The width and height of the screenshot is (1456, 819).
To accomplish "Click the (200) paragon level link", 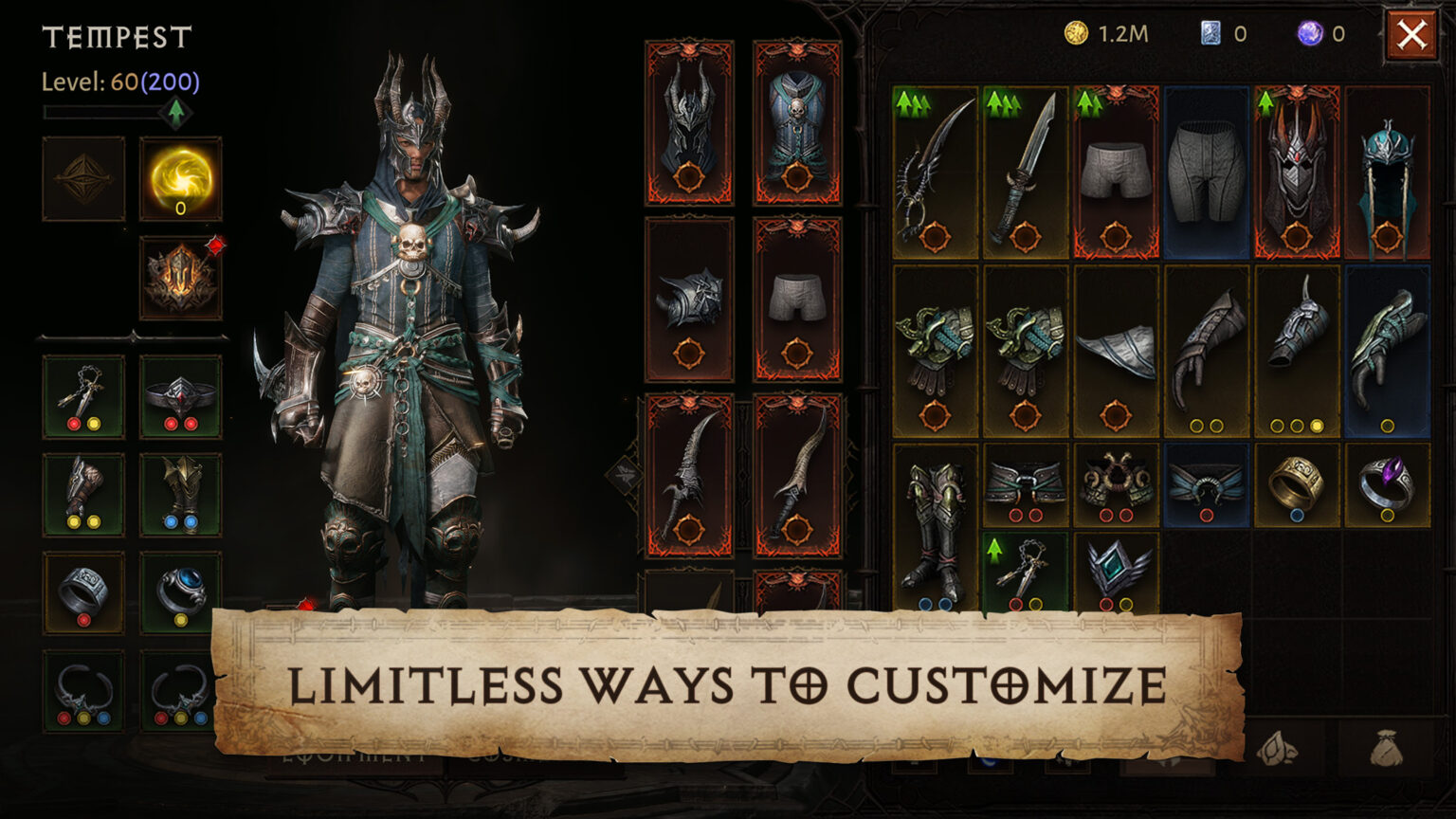I will pyautogui.click(x=173, y=82).
